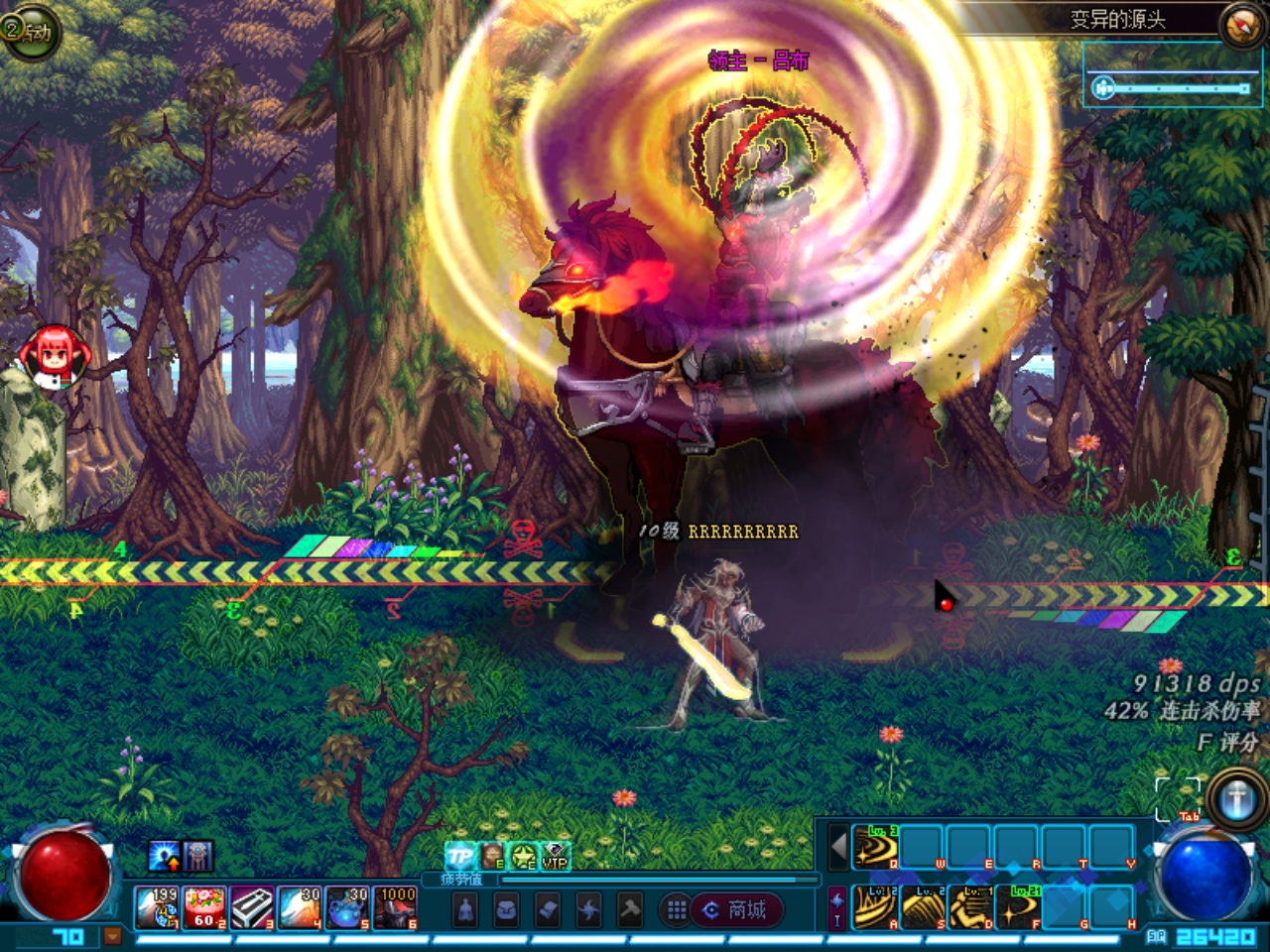Open the full menu grid icon
Viewport: 1270px width, 952px height.
[x=677, y=910]
